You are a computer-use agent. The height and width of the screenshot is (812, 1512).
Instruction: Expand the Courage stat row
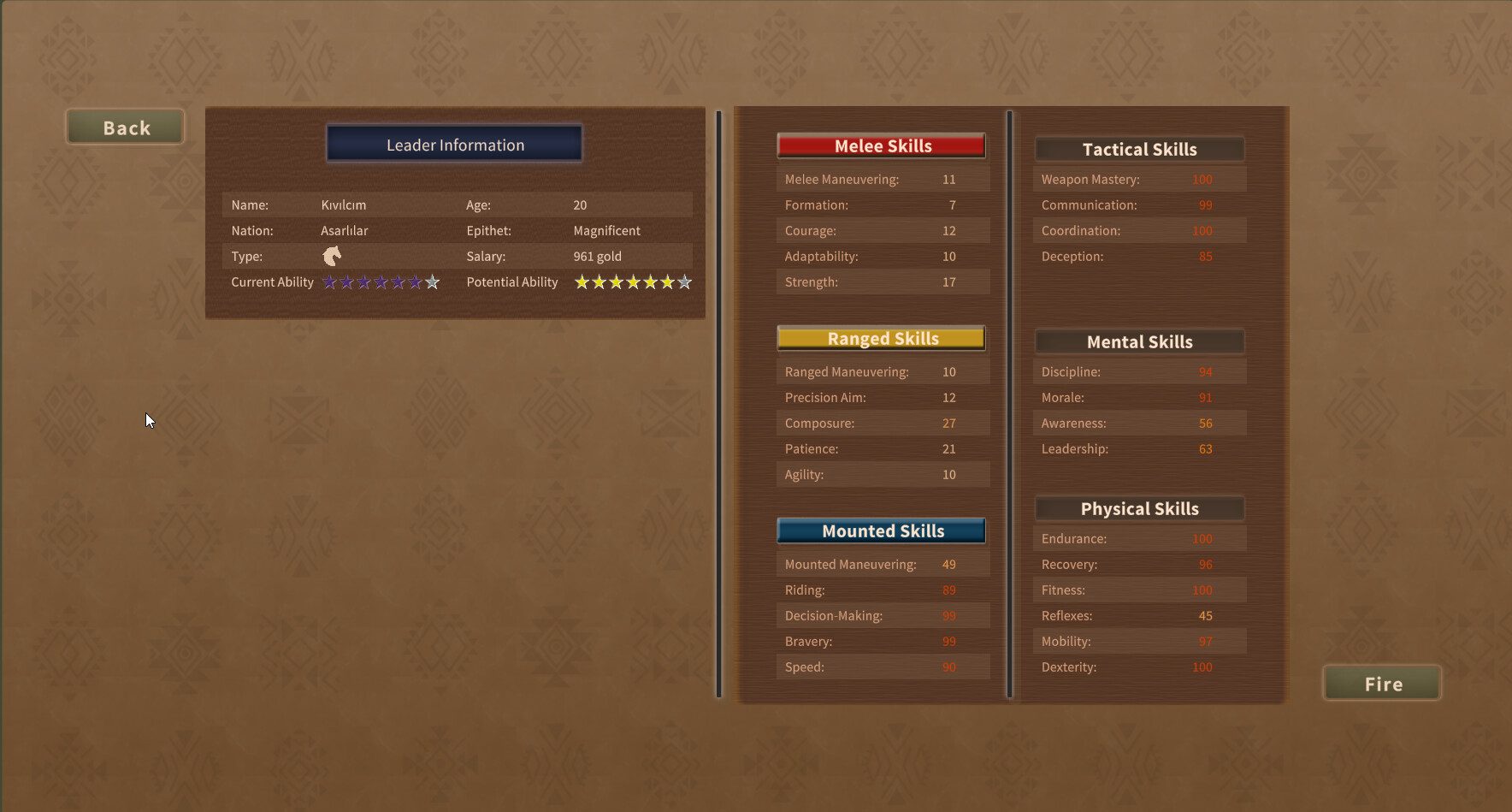click(x=882, y=230)
